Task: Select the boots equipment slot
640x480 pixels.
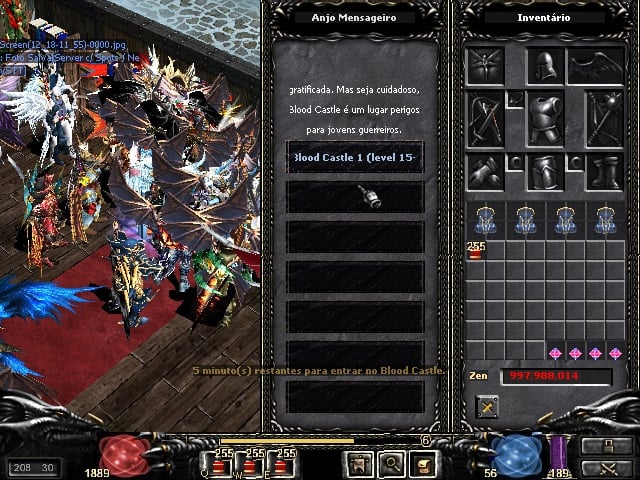Action: 604,171
